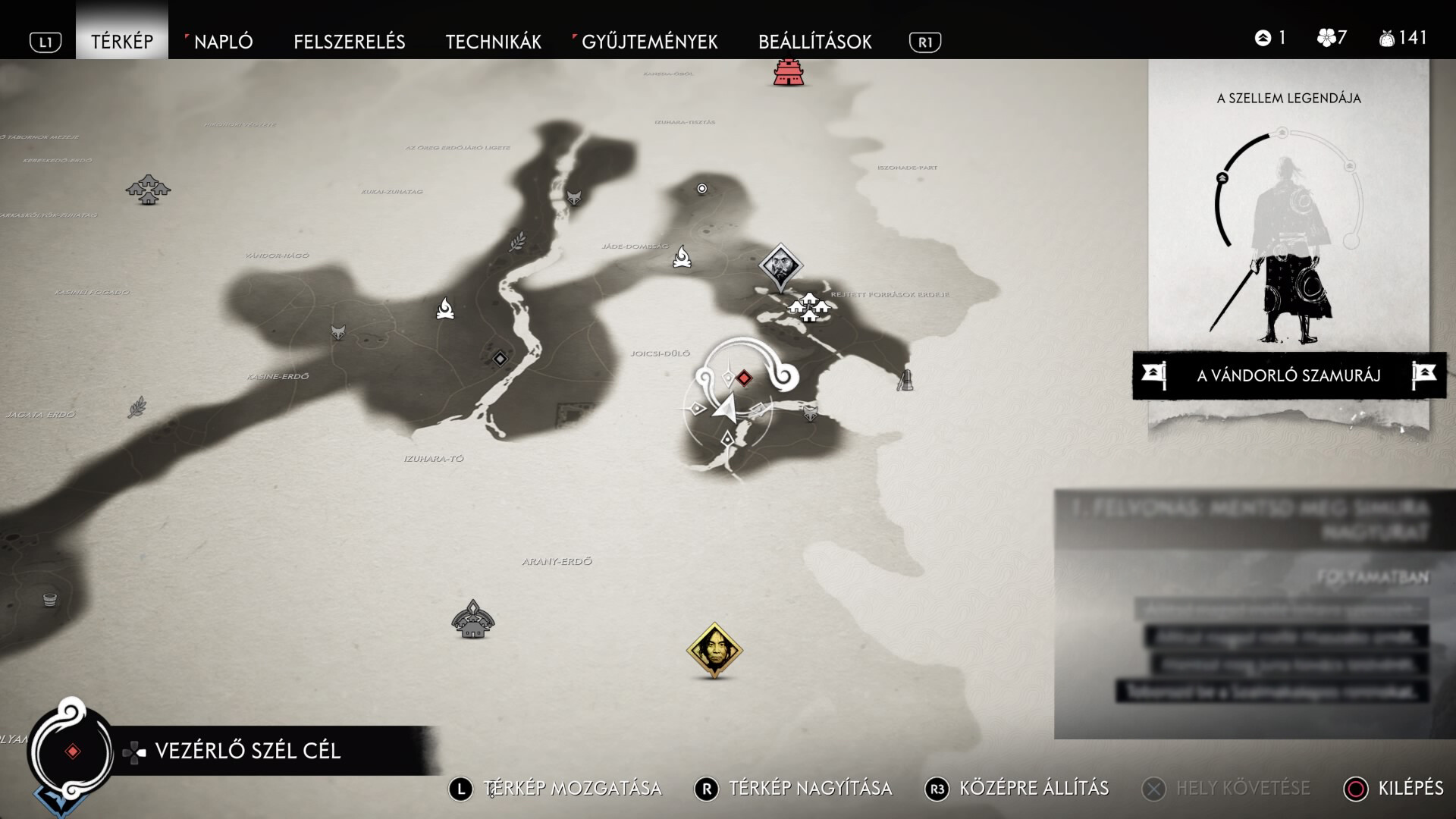This screenshot has width=1456, height=819.
Task: Select the Térkép tab
Action: (122, 42)
